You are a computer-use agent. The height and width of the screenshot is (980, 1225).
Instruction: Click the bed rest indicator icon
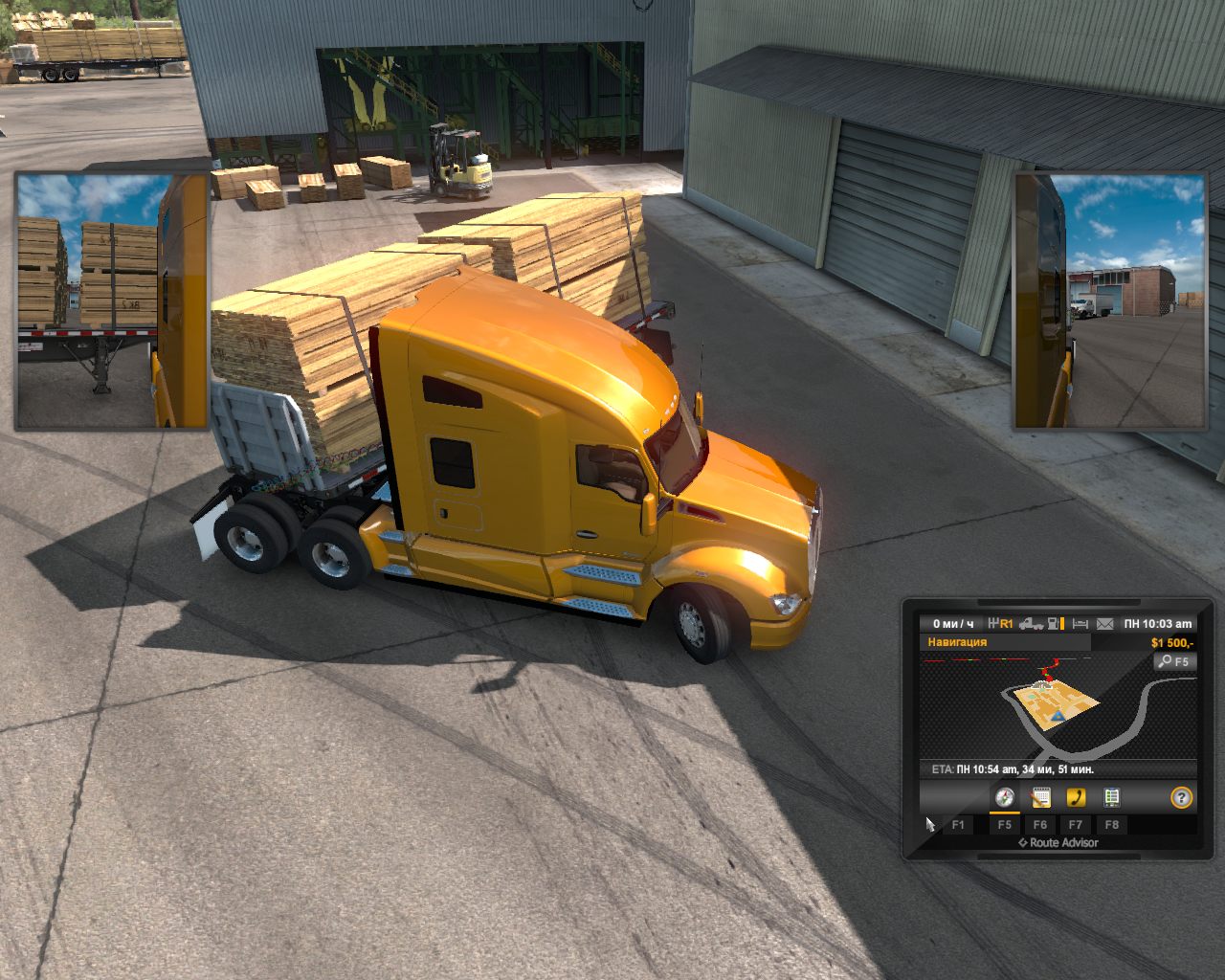pyautogui.click(x=1080, y=624)
